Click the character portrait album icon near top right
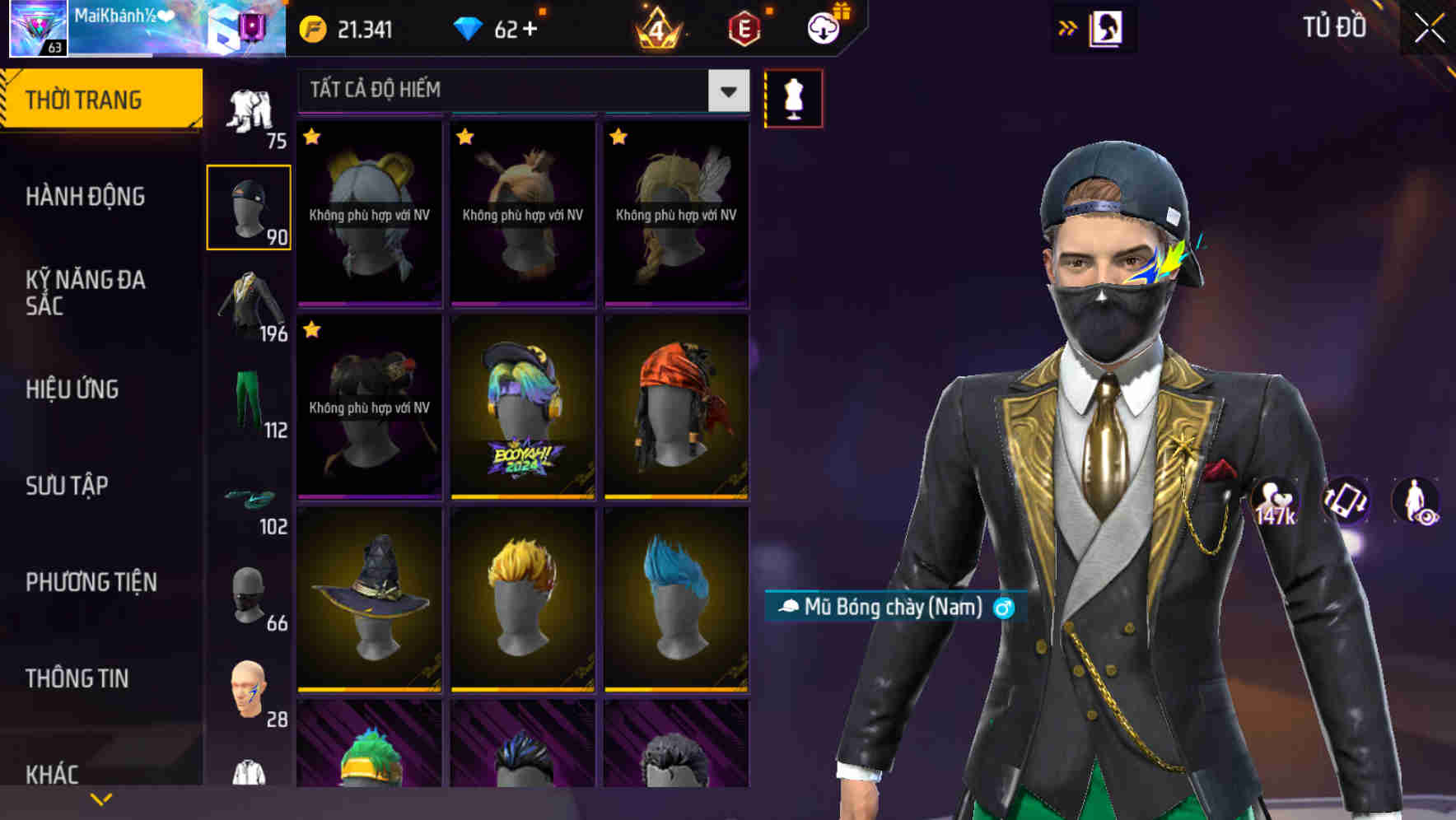Image resolution: width=1456 pixels, height=820 pixels. pos(1108,27)
